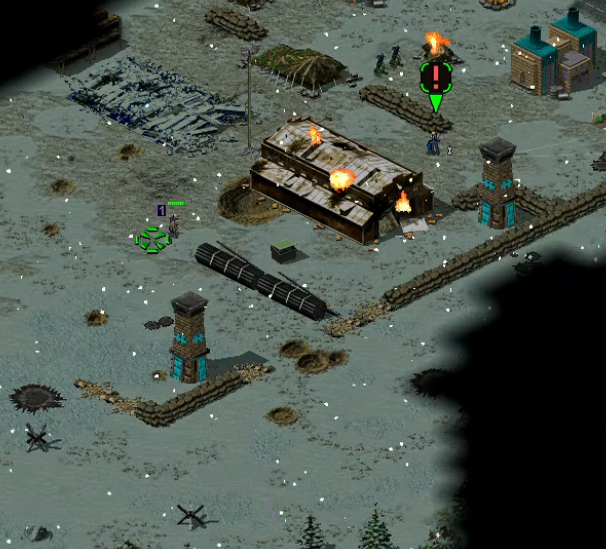Click the red exclamation alert marker
This screenshot has width=606, height=549.
coord(436,75)
